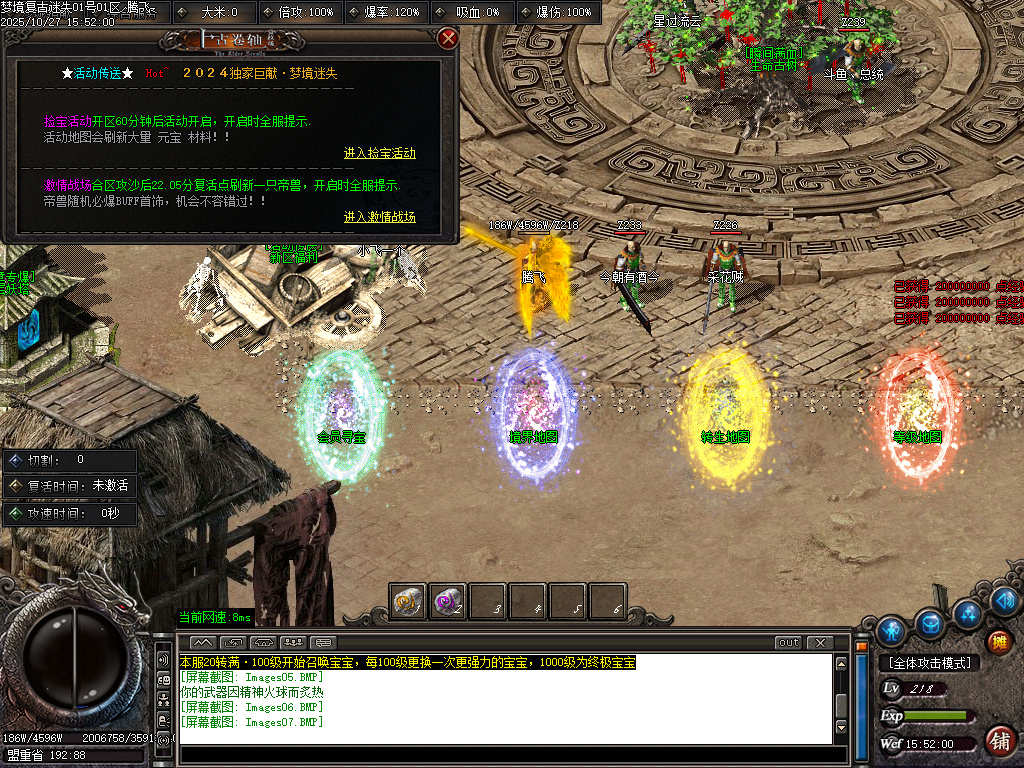Open the character equipment icon
1024x768 pixels.
tap(891, 631)
